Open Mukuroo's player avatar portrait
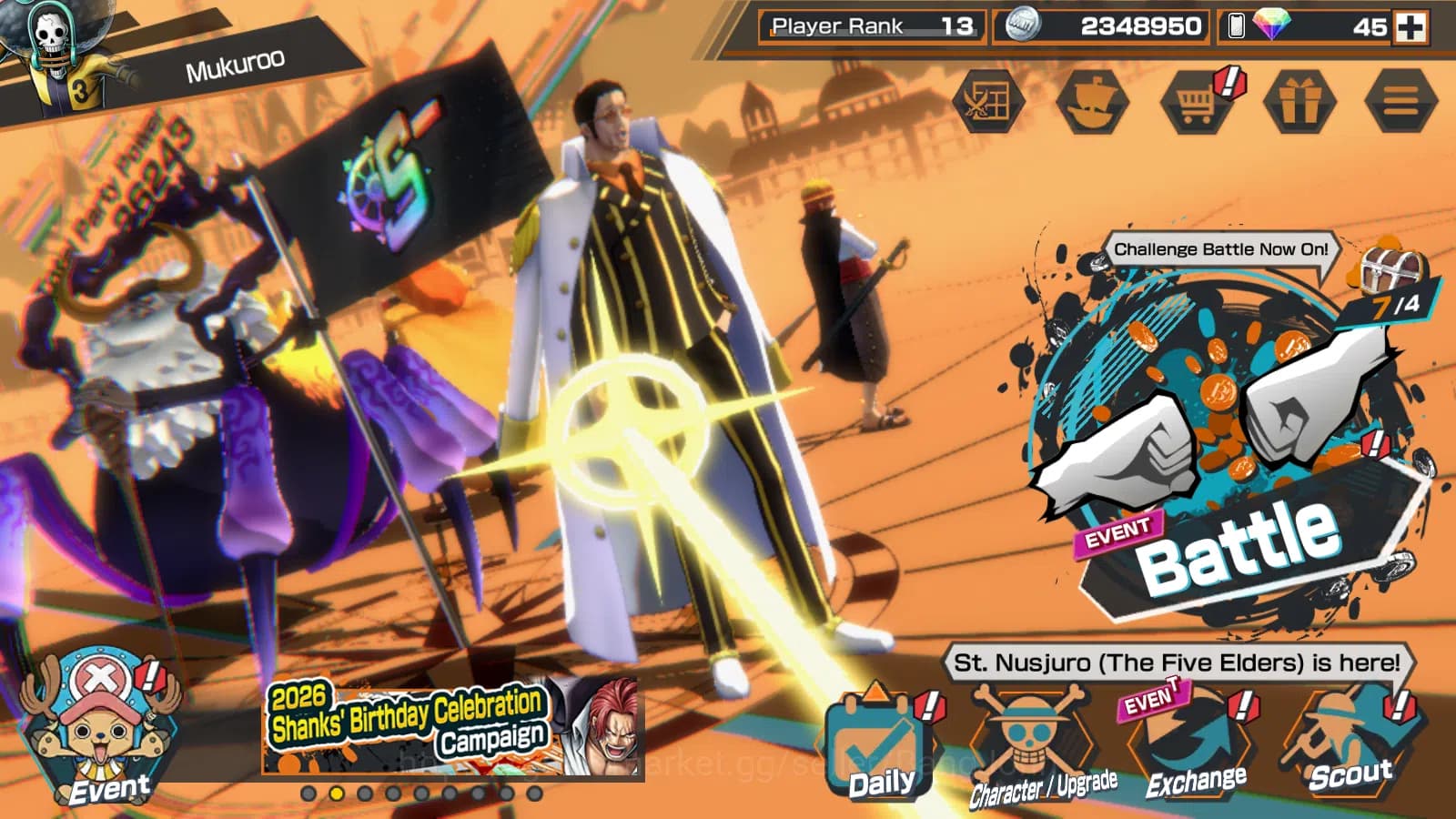1456x819 pixels. (55, 41)
